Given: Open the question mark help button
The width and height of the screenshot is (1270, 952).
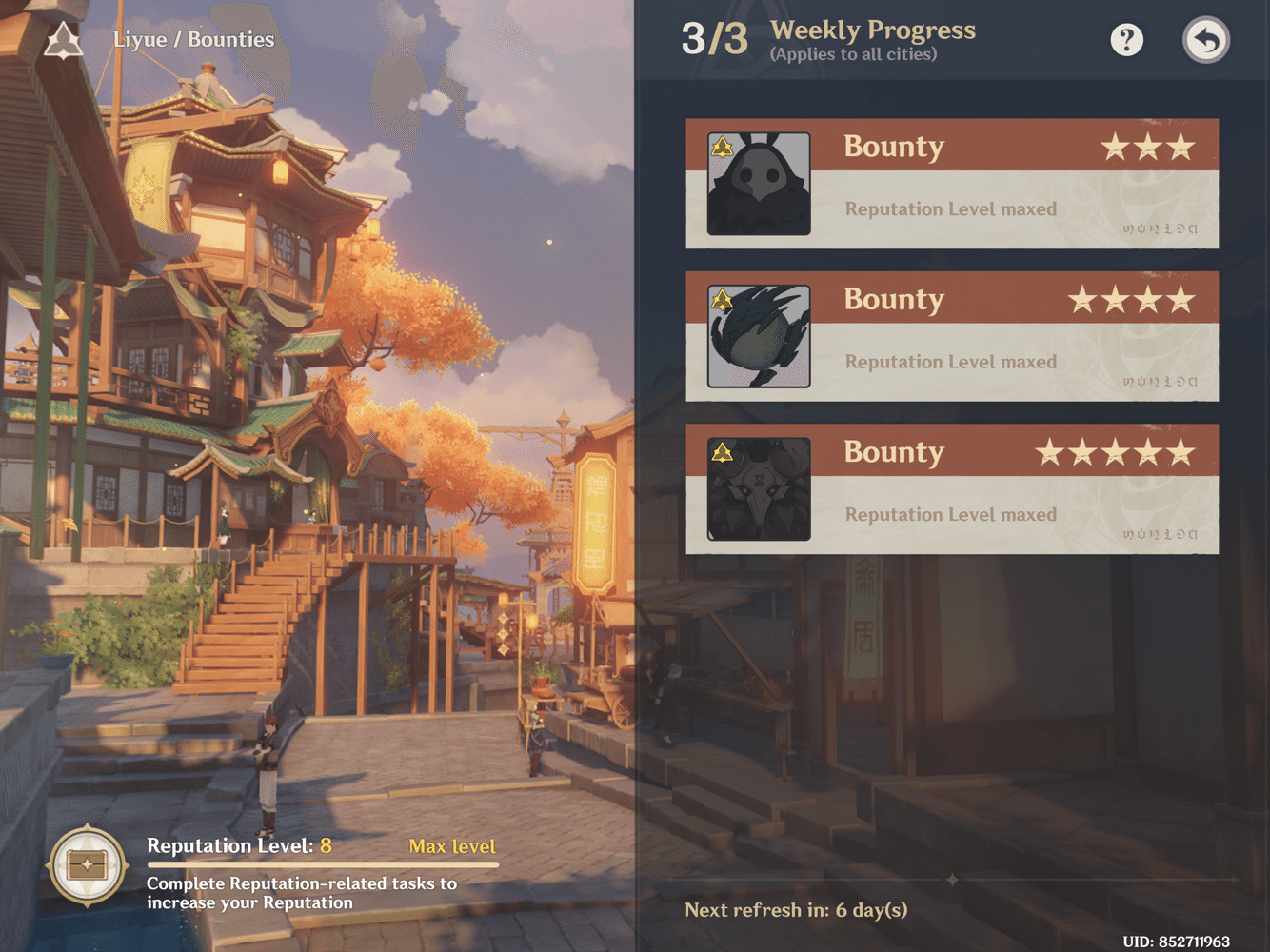Looking at the screenshot, I should click(x=1126, y=40).
